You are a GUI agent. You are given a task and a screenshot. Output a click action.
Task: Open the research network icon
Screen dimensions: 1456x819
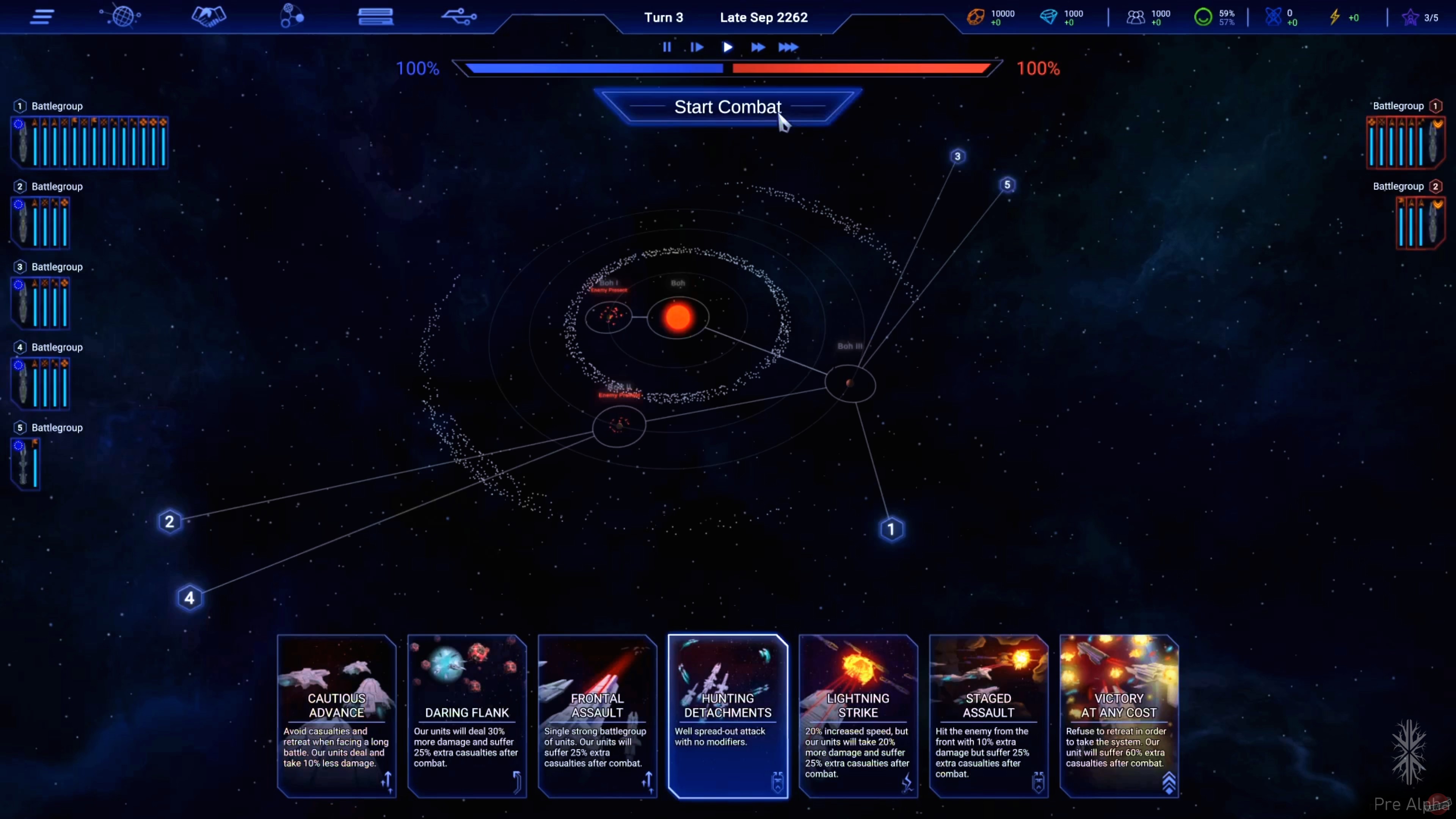coord(290,17)
